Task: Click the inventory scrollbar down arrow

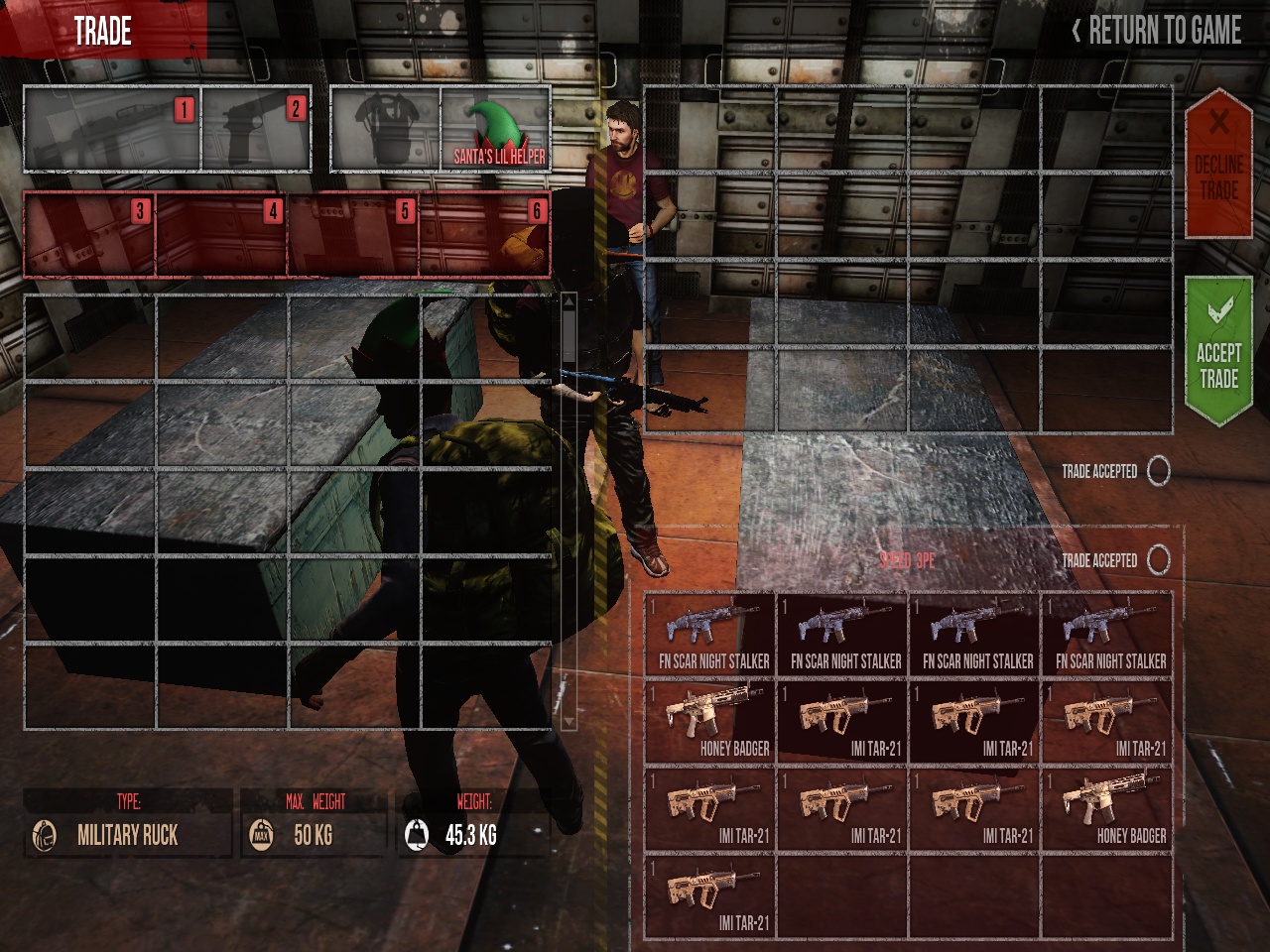Action: 569,721
